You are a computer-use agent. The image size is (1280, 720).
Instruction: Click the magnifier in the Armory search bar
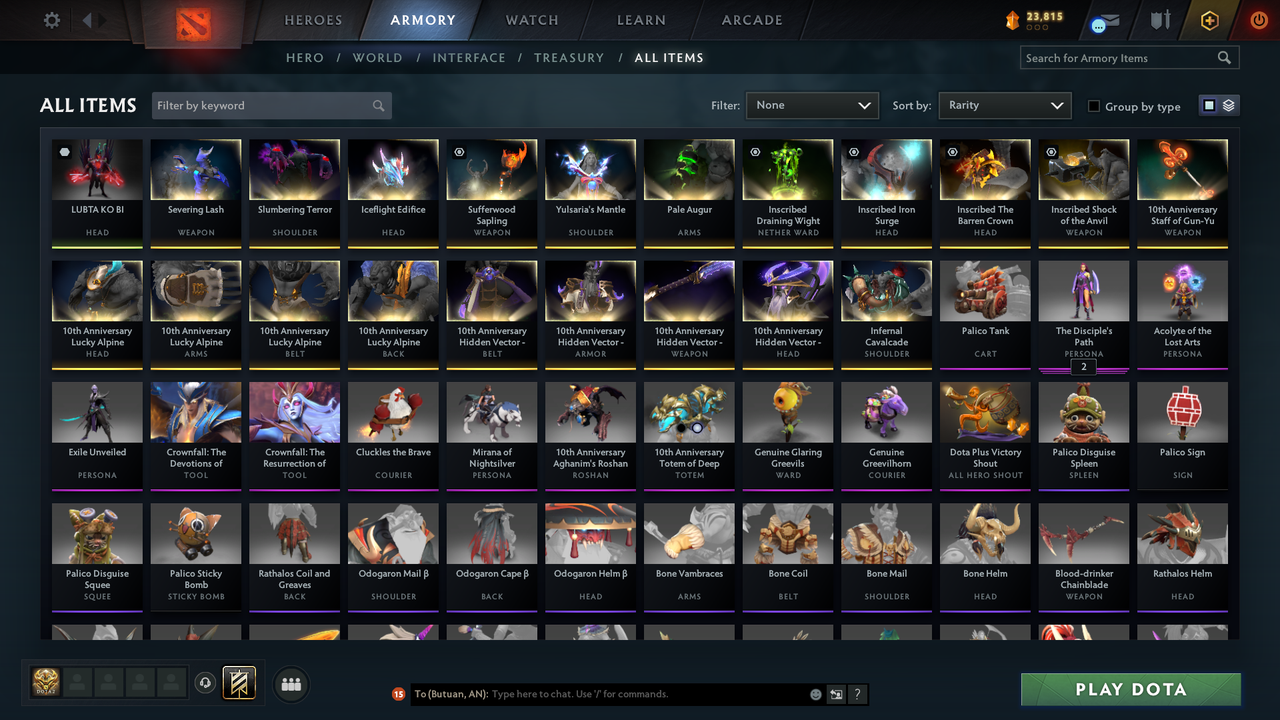1224,57
